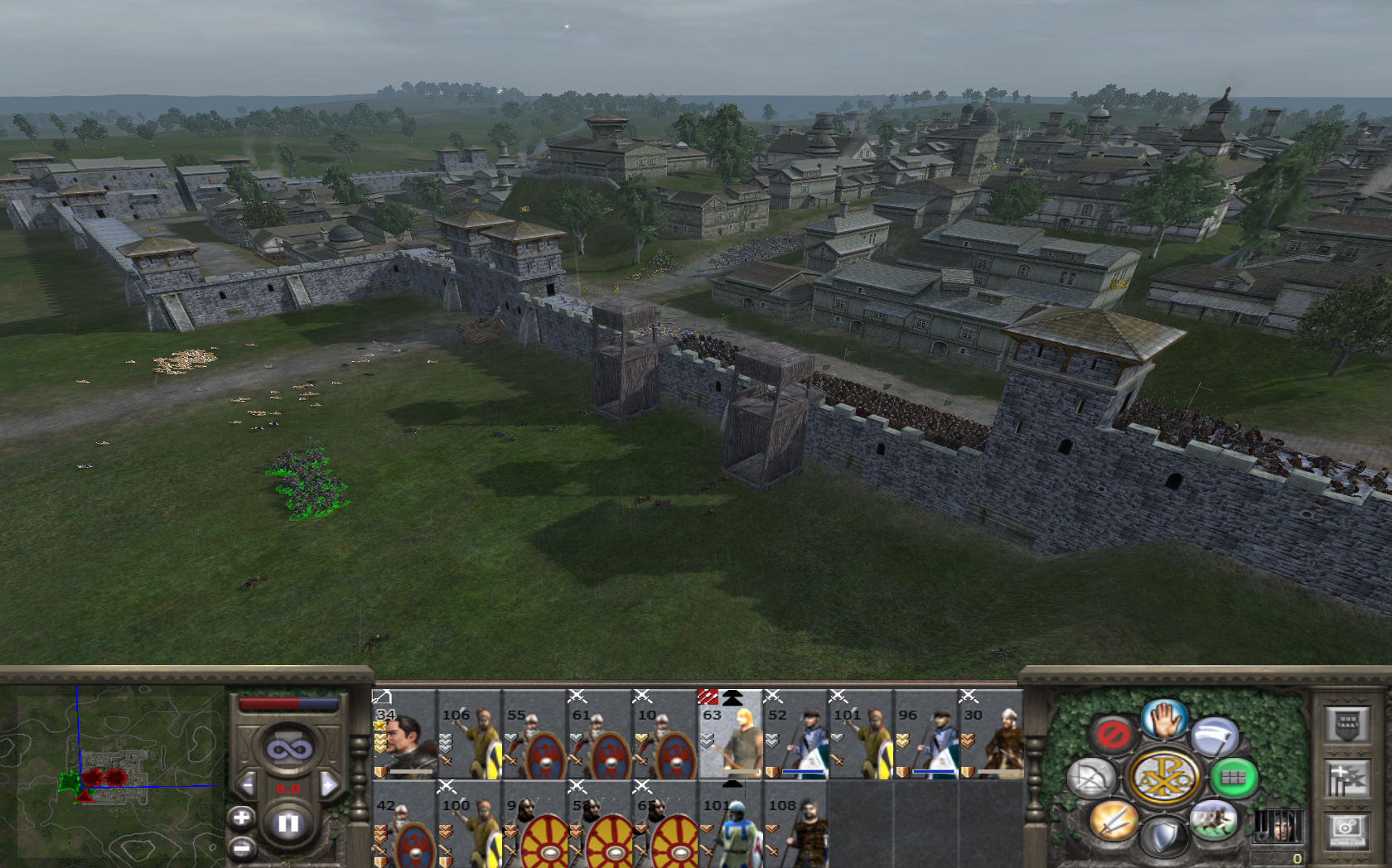The width and height of the screenshot is (1392, 868).
Task: Click the raised hand command icon
Action: [x=1164, y=719]
